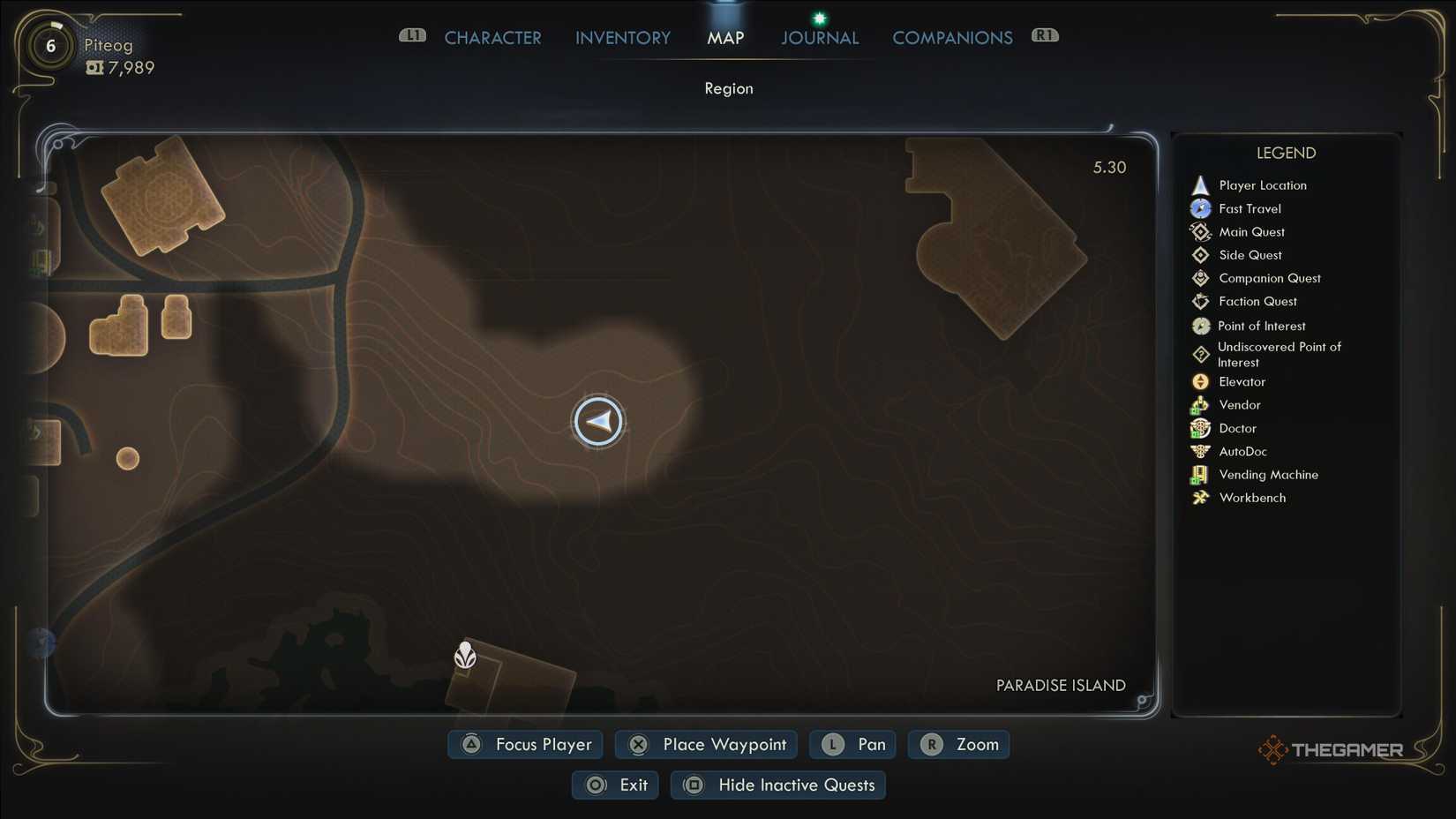The height and width of the screenshot is (819, 1456).
Task: Click the Vending Machine legend icon
Action: point(1201,474)
